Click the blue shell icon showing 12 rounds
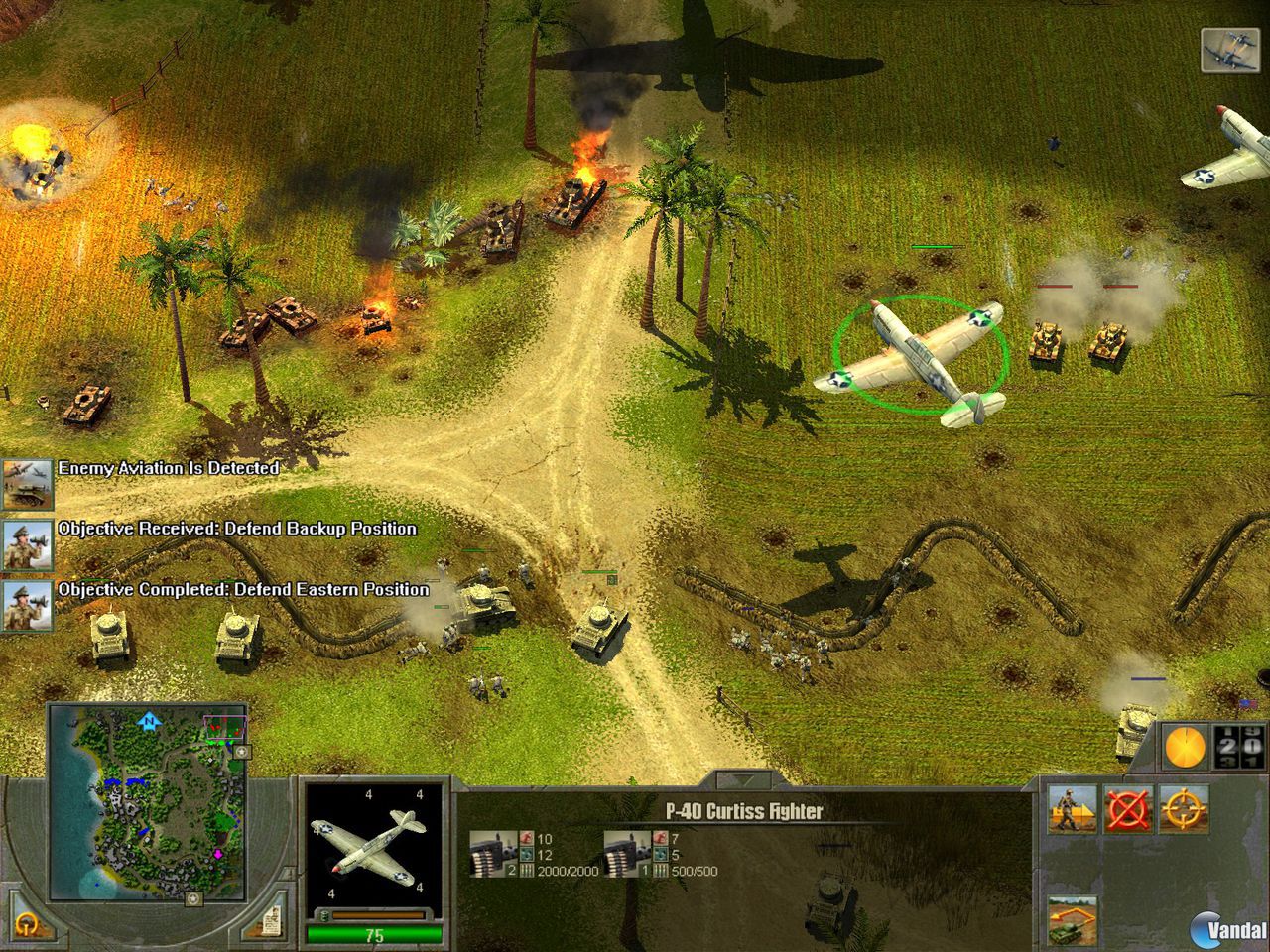 click(527, 853)
